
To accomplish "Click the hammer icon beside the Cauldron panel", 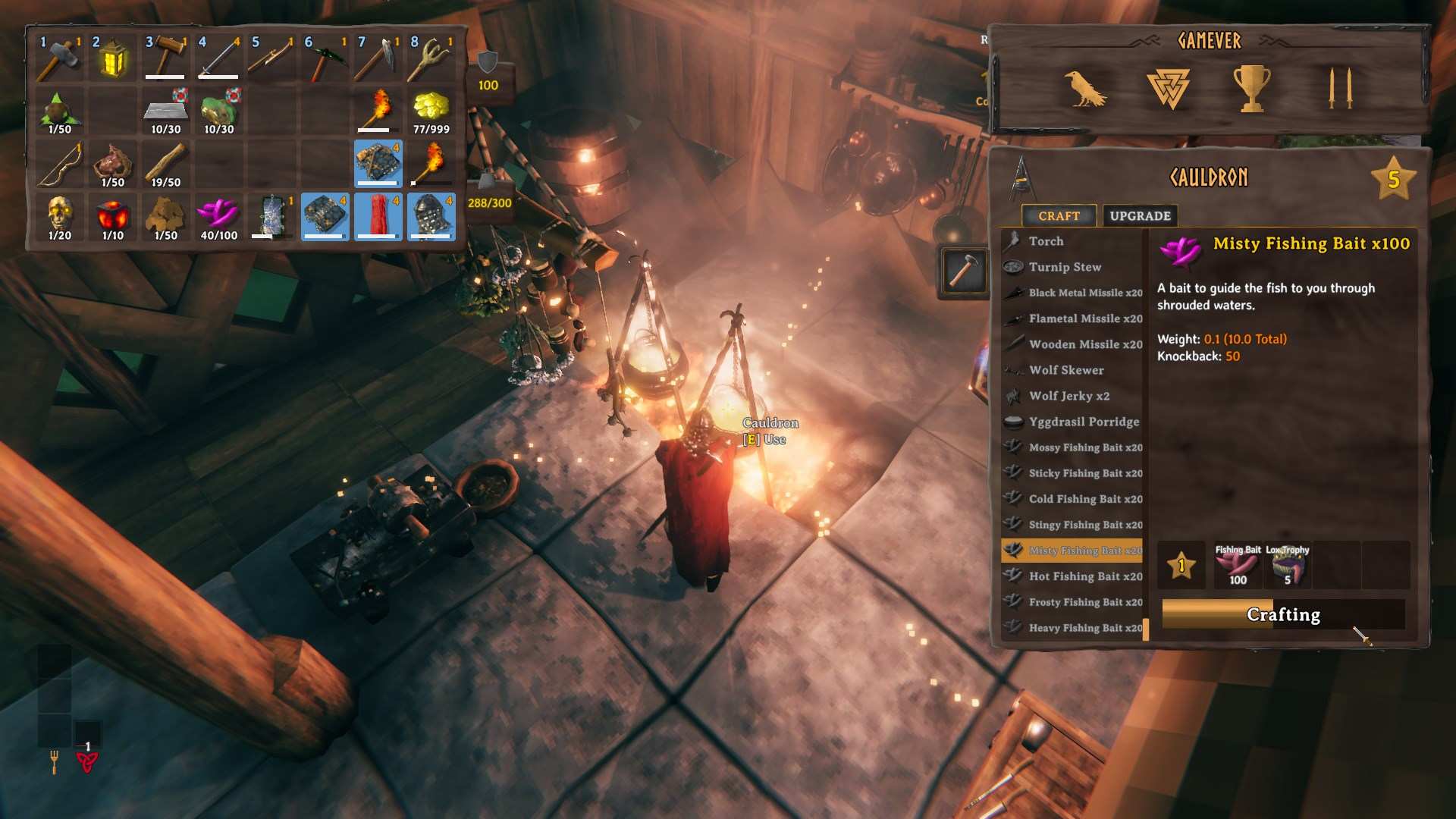I will tap(964, 273).
